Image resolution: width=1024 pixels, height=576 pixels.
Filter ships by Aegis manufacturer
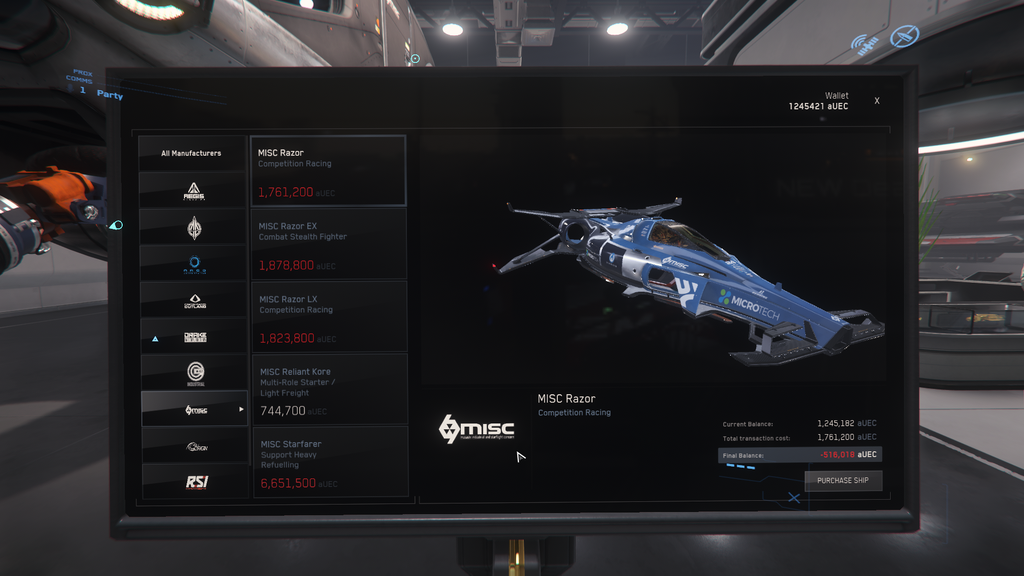coord(194,190)
